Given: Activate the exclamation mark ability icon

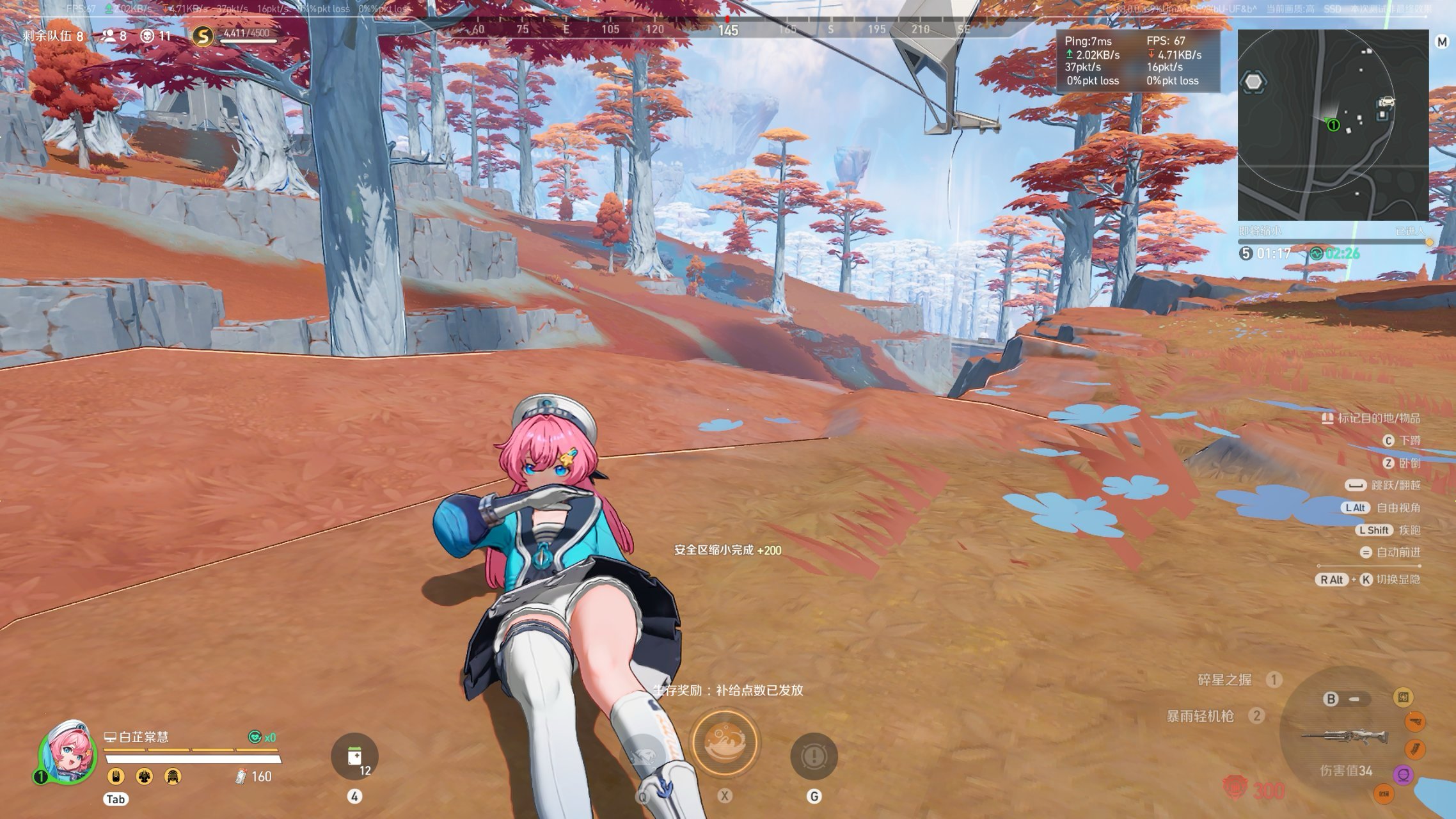Looking at the screenshot, I should point(814,757).
